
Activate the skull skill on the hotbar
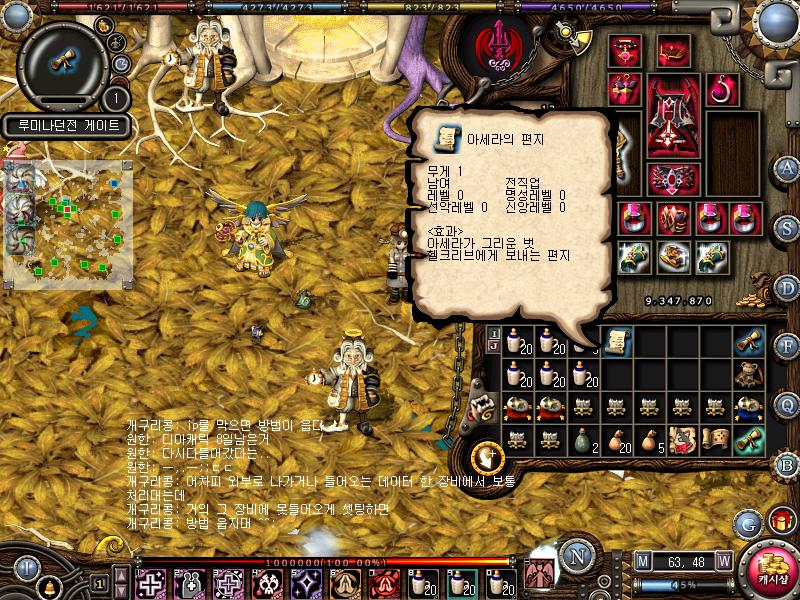click(268, 583)
